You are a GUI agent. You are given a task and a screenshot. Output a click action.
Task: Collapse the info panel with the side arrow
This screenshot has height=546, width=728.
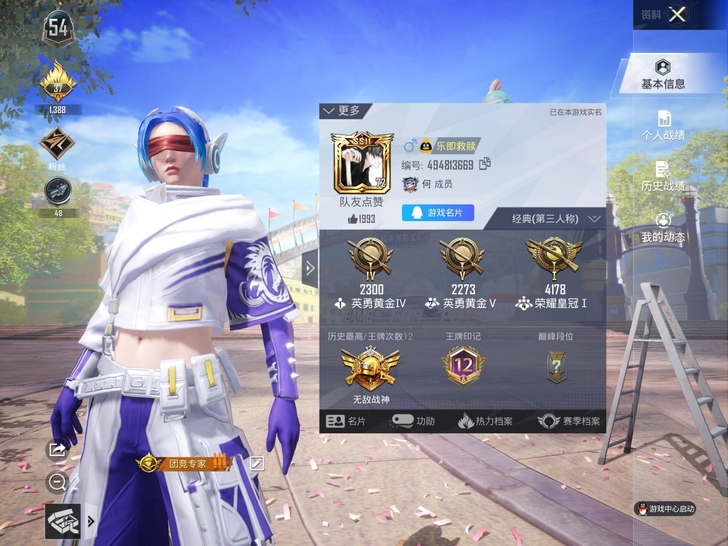tap(310, 268)
